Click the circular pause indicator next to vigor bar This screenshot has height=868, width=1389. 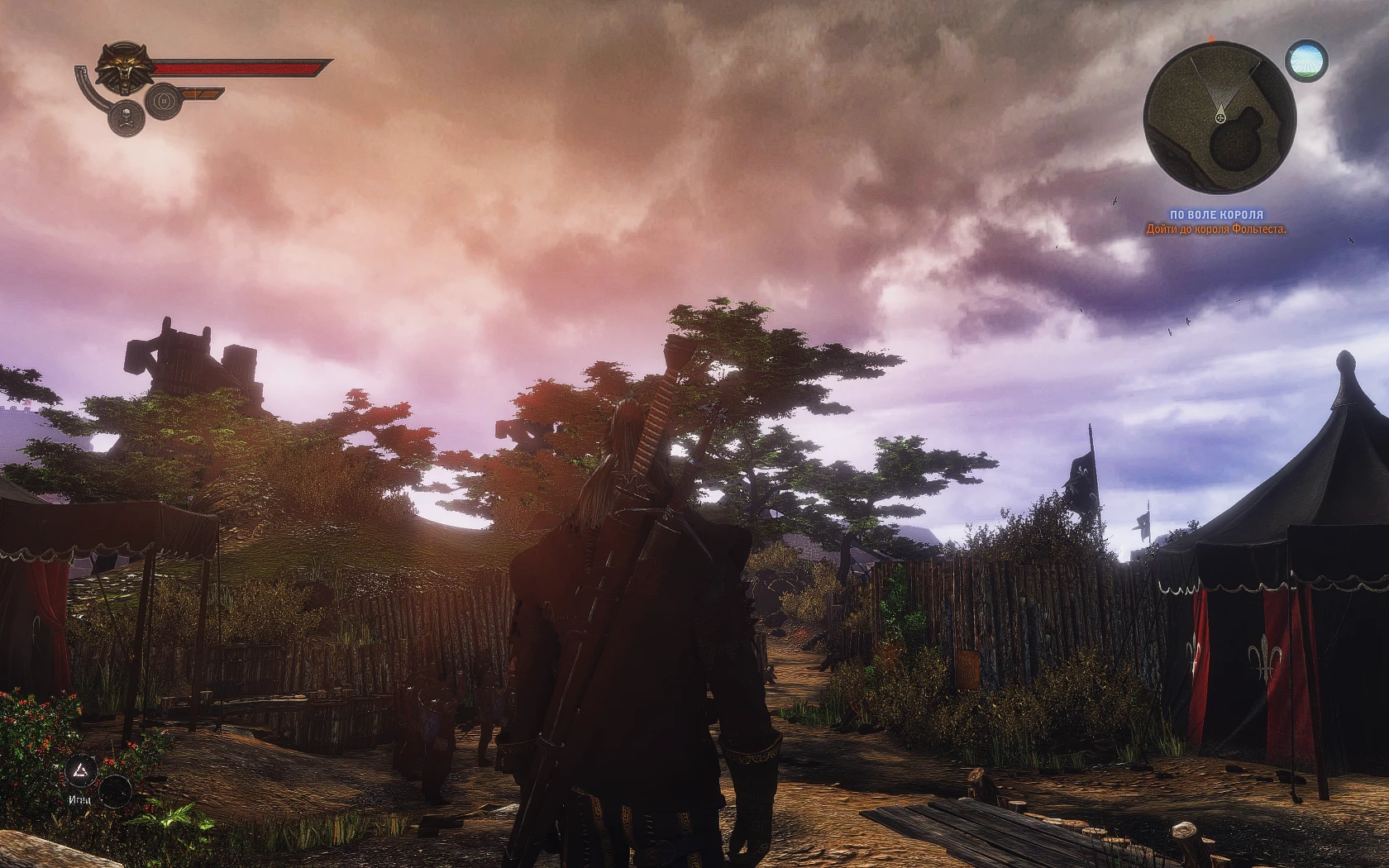164,101
